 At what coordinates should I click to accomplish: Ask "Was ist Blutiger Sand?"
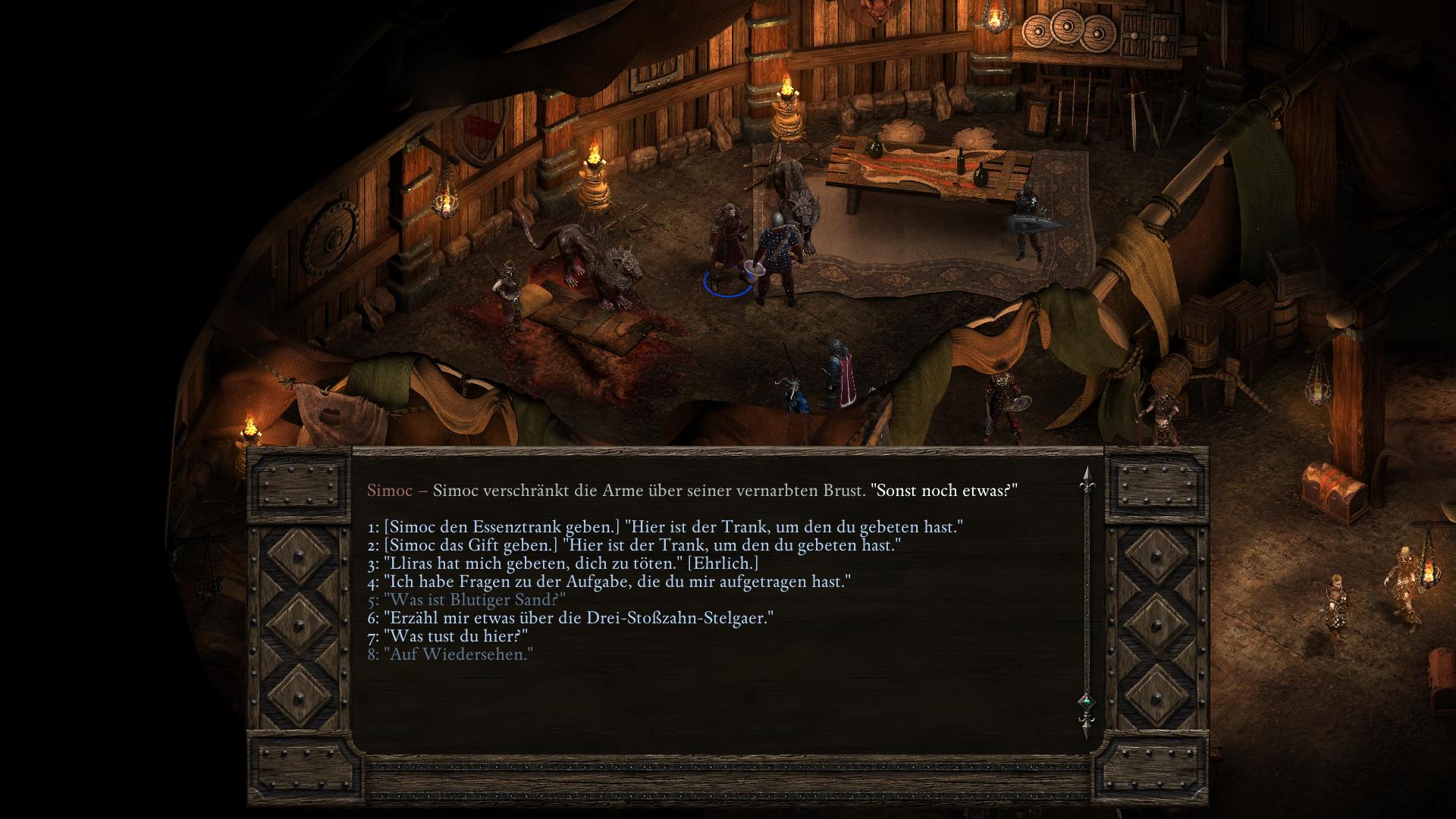coord(466,600)
